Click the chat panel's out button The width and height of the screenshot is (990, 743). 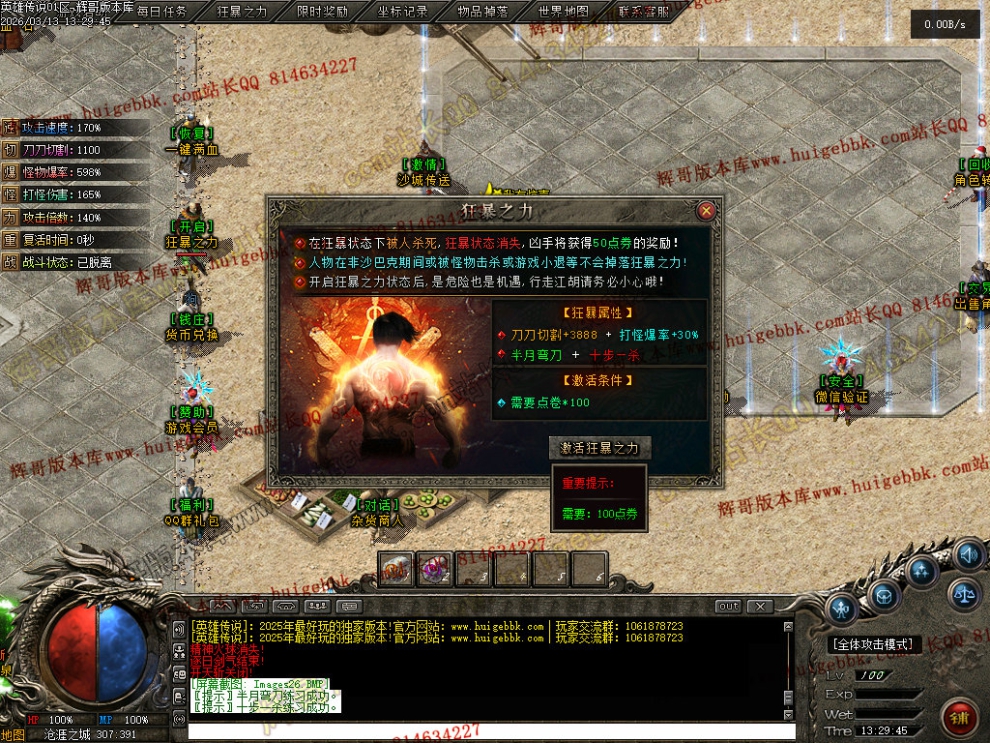[729, 606]
